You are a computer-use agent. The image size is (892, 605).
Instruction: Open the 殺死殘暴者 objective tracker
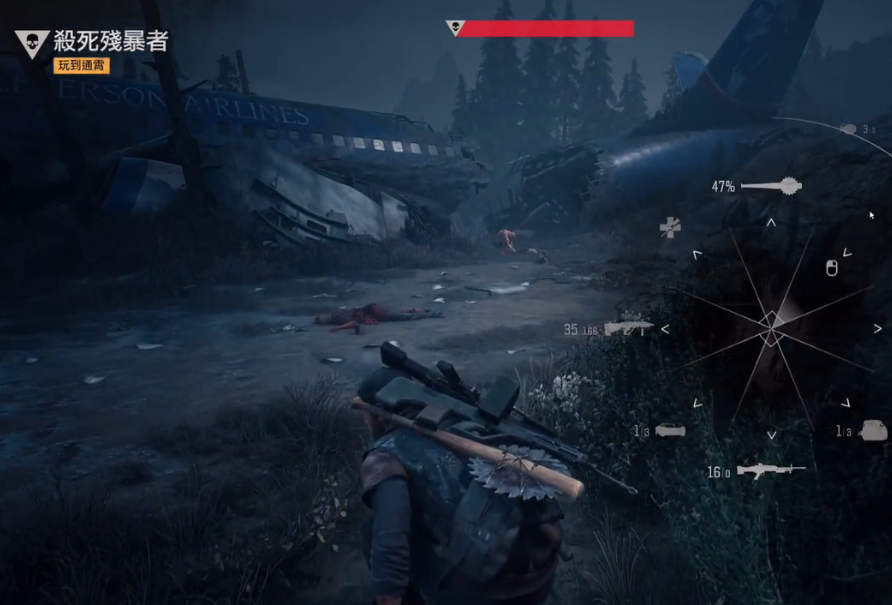(110, 41)
